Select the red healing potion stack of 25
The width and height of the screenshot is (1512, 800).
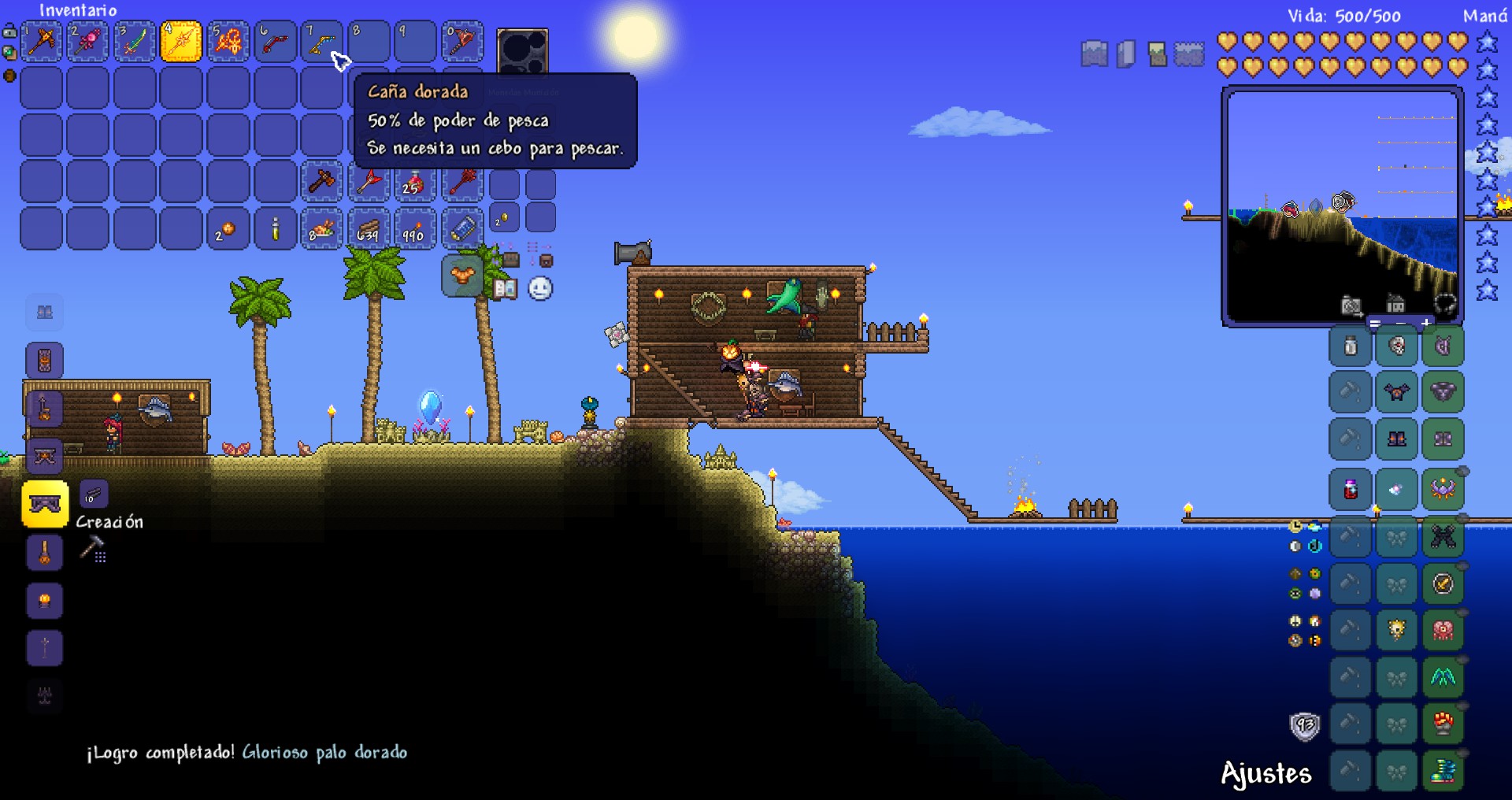(x=414, y=183)
